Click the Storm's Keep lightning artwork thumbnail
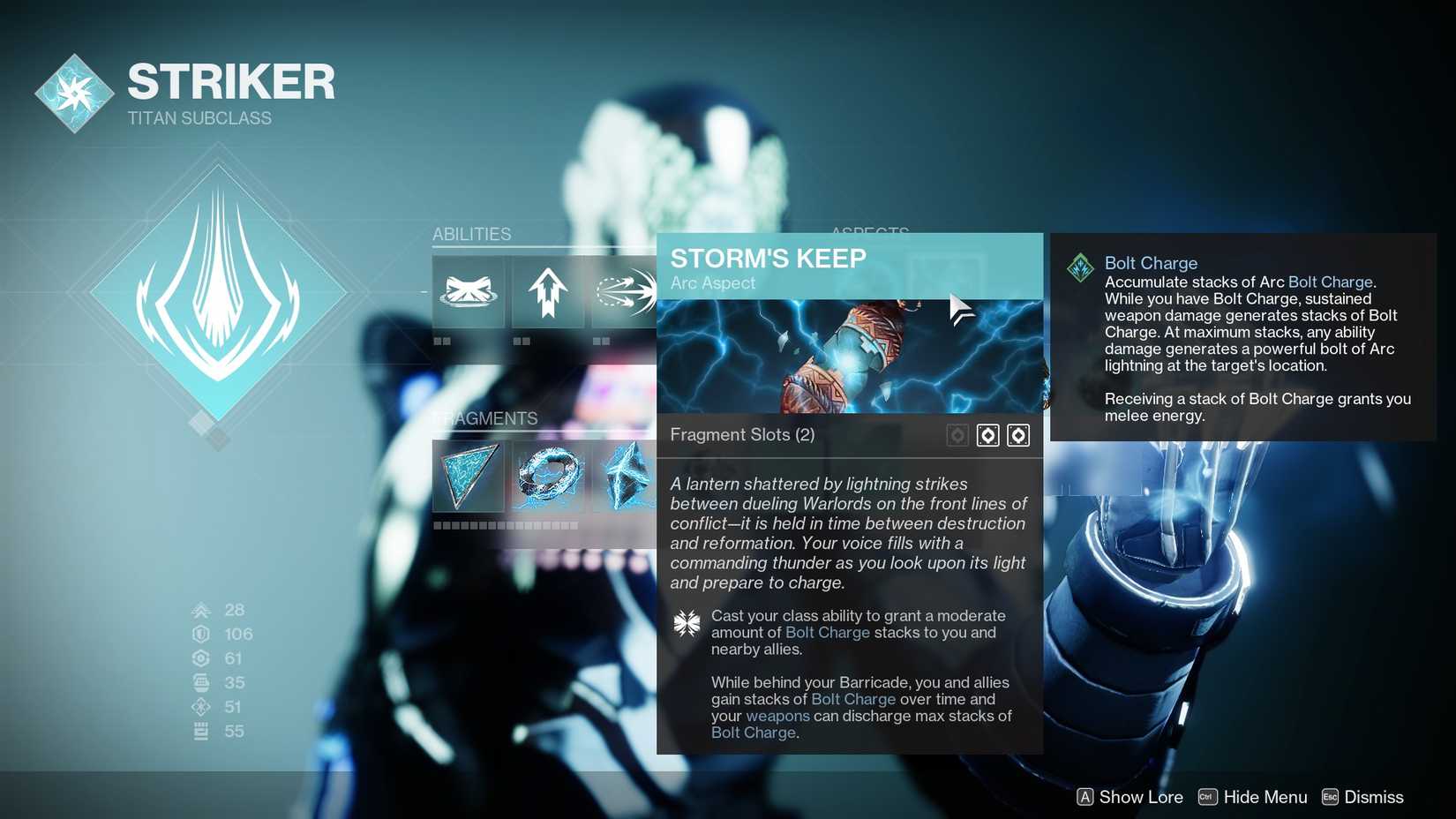The width and height of the screenshot is (1456, 819). (849, 357)
